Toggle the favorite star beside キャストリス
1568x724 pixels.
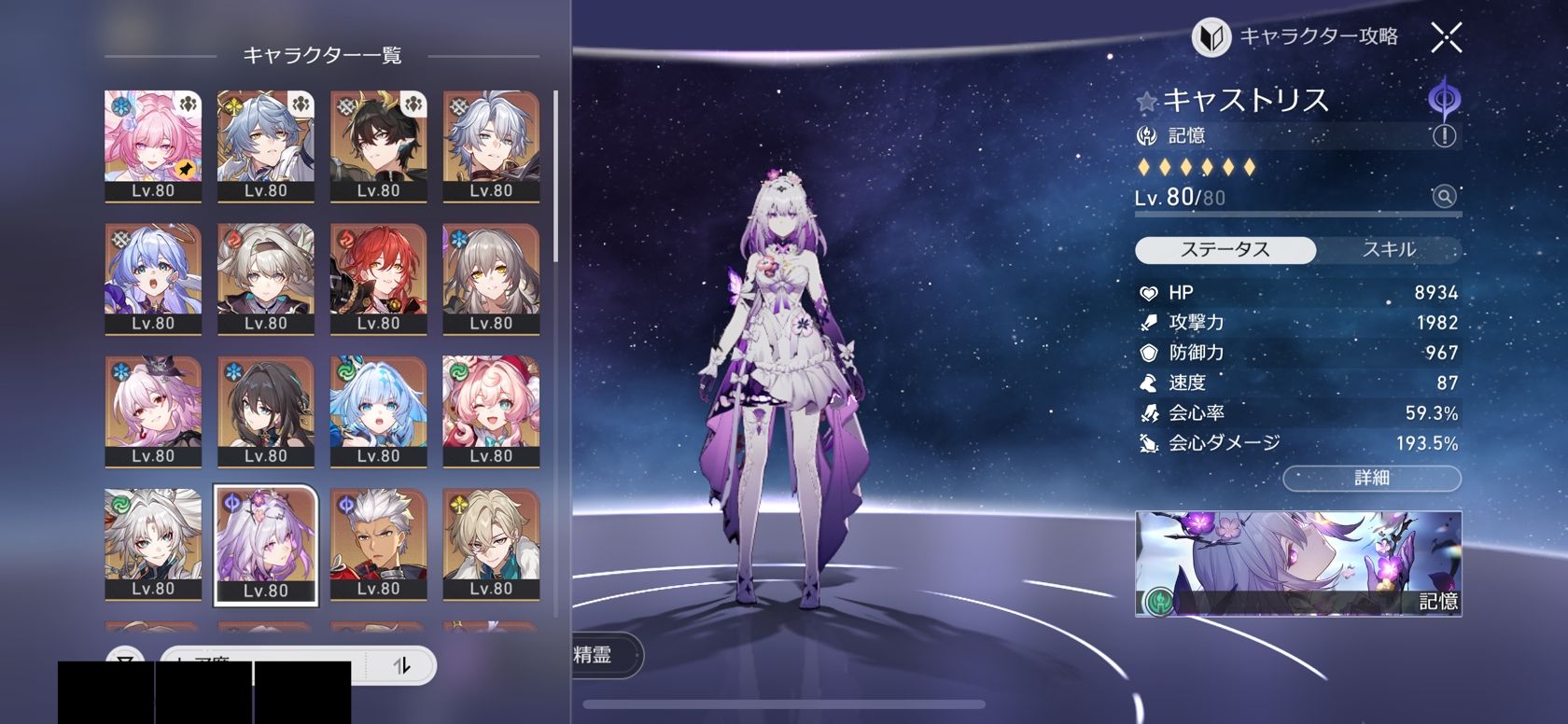(x=1147, y=102)
